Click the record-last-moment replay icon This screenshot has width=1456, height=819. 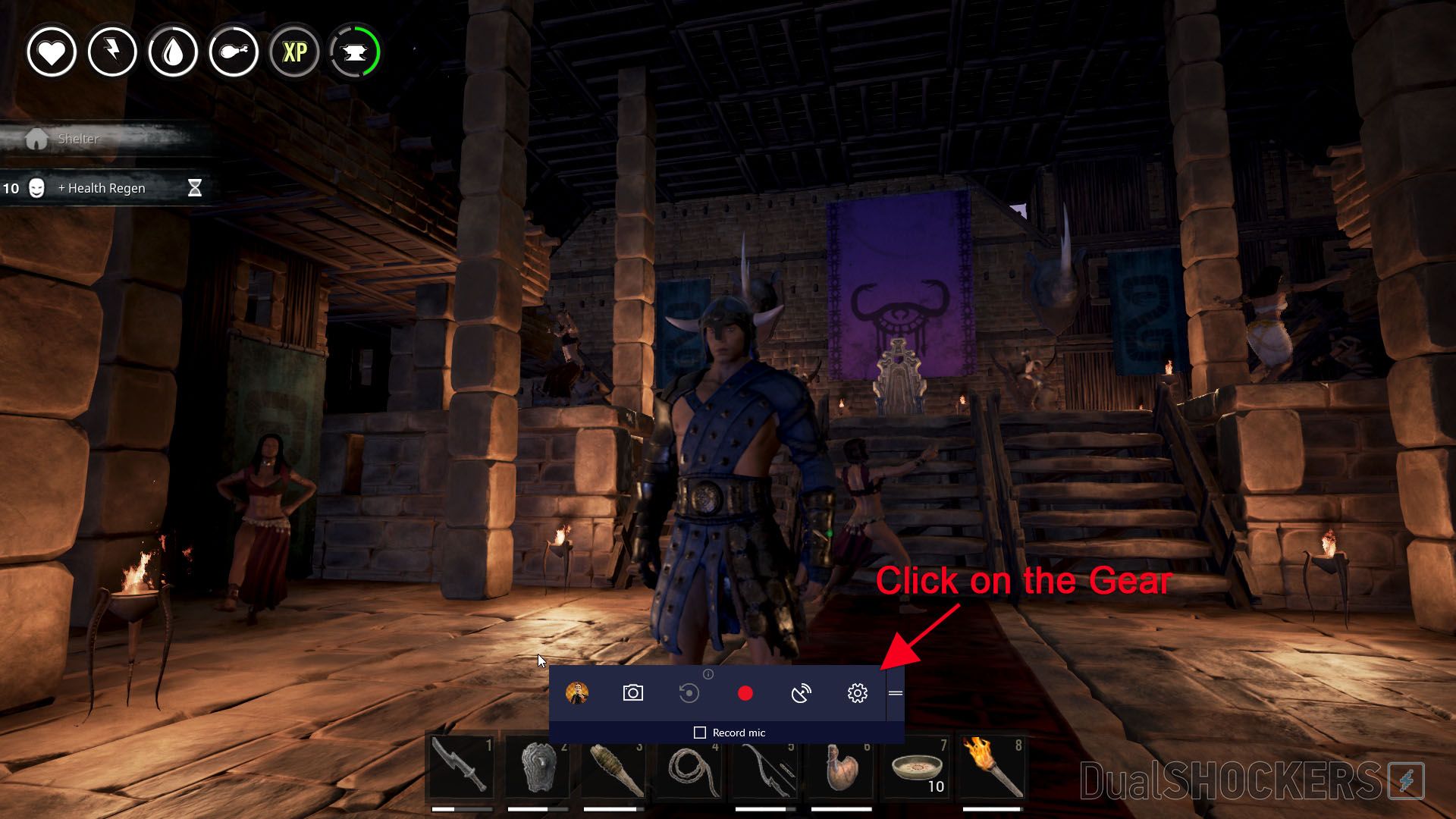click(x=689, y=692)
